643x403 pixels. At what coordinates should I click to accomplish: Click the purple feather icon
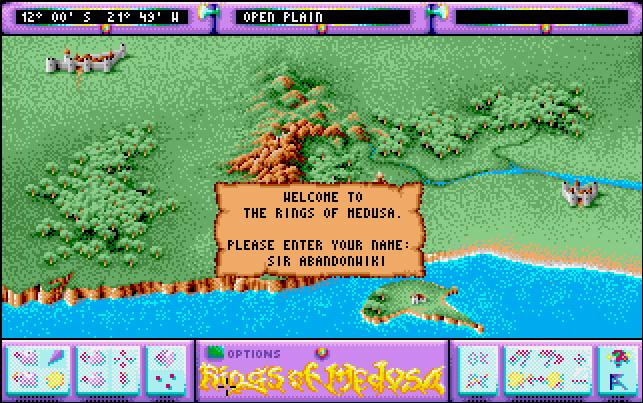click(x=56, y=358)
